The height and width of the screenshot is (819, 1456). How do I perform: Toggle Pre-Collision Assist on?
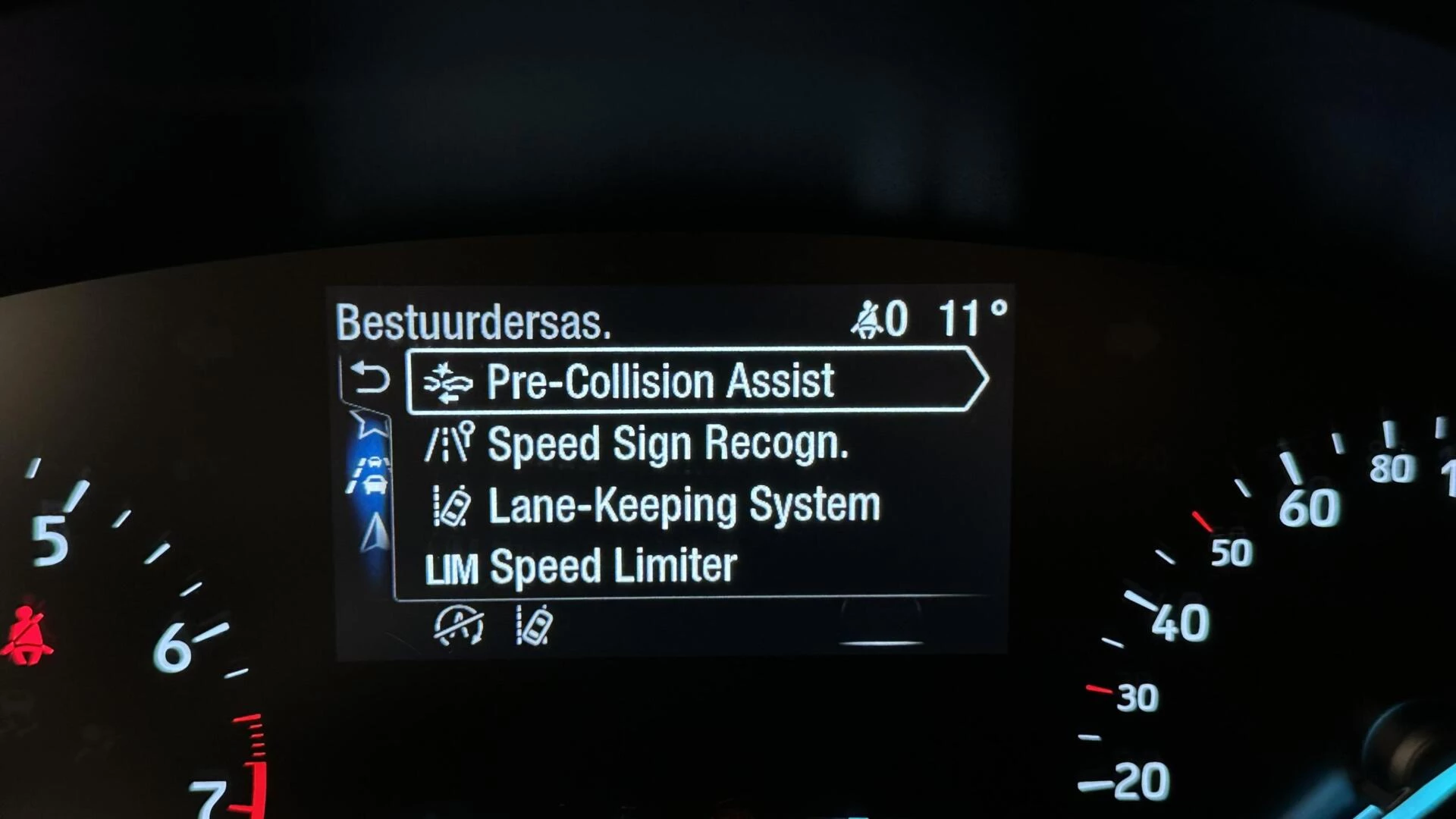click(x=660, y=381)
